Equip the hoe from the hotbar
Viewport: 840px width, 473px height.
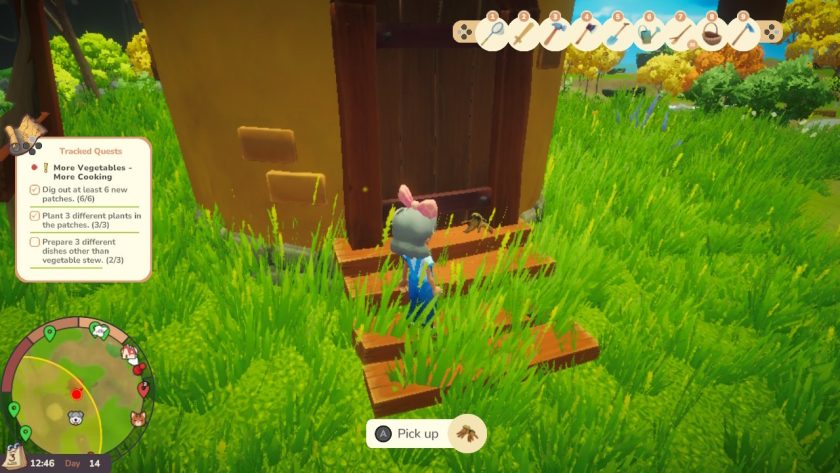point(742,34)
